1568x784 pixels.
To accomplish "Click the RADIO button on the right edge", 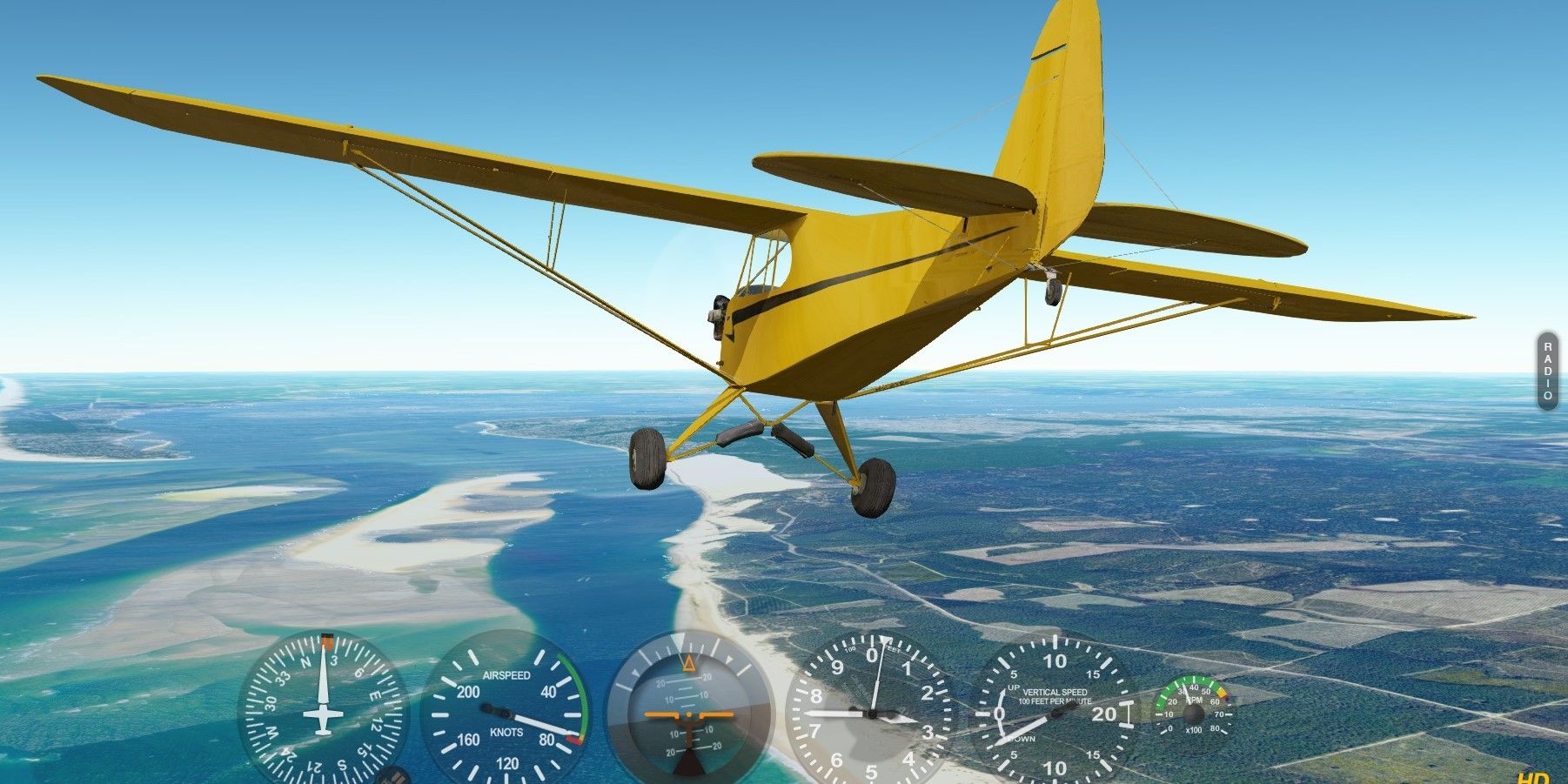I will click(x=1548, y=370).
